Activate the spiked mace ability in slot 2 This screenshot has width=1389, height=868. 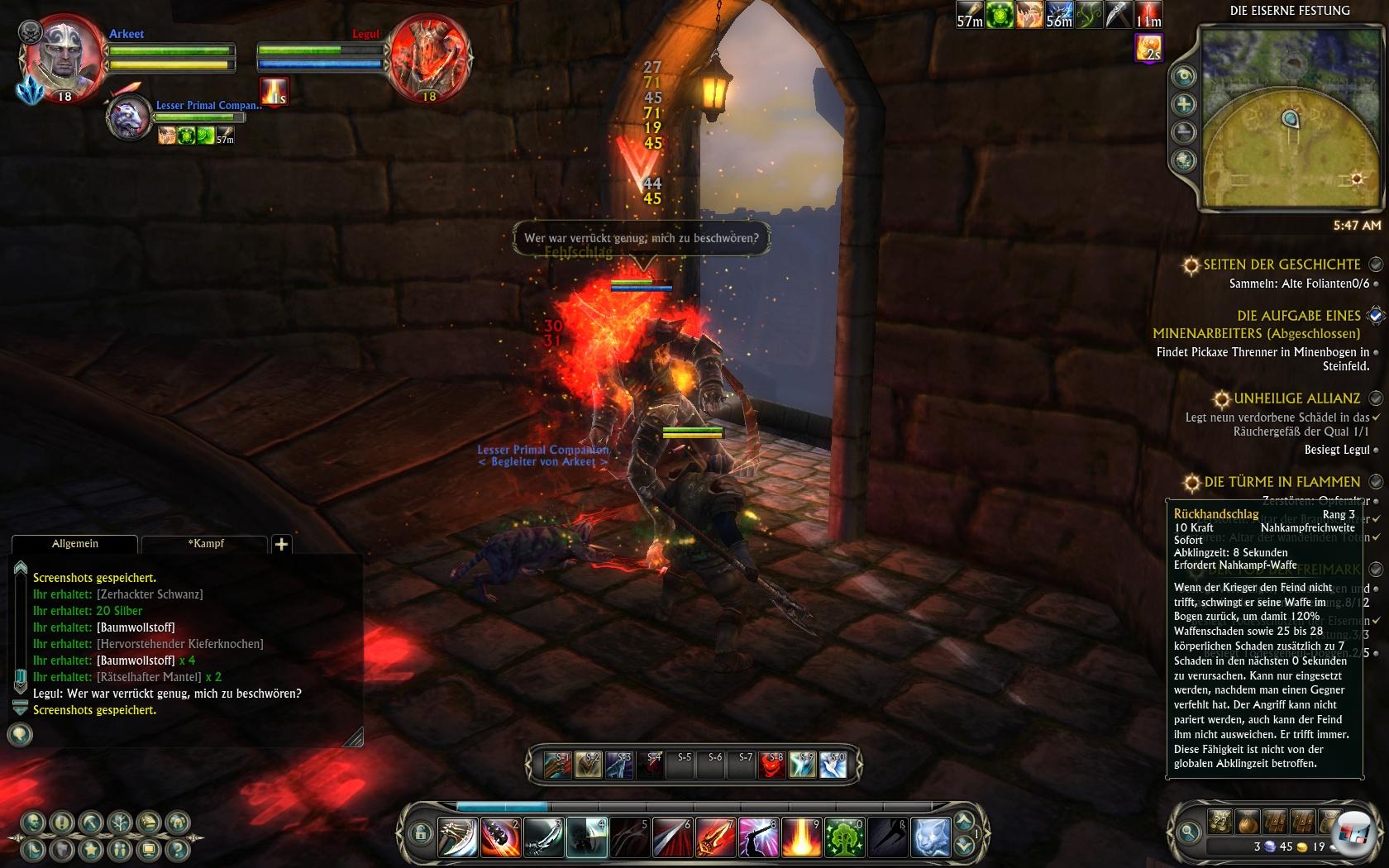coord(500,837)
